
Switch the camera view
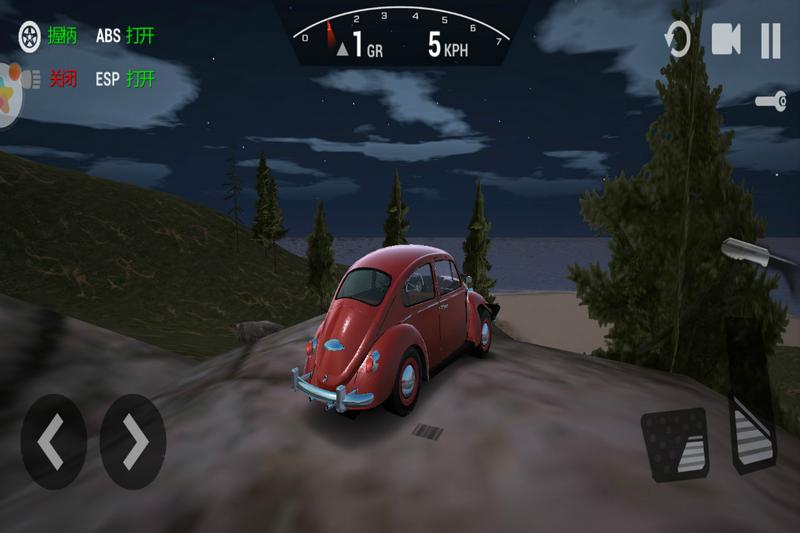pos(726,40)
